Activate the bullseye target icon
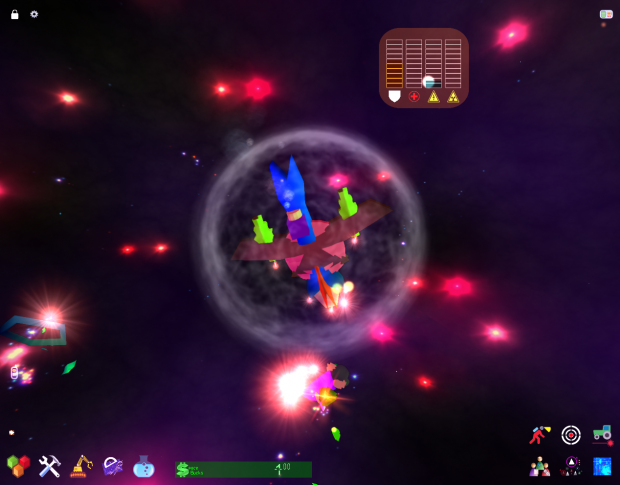 point(571,434)
